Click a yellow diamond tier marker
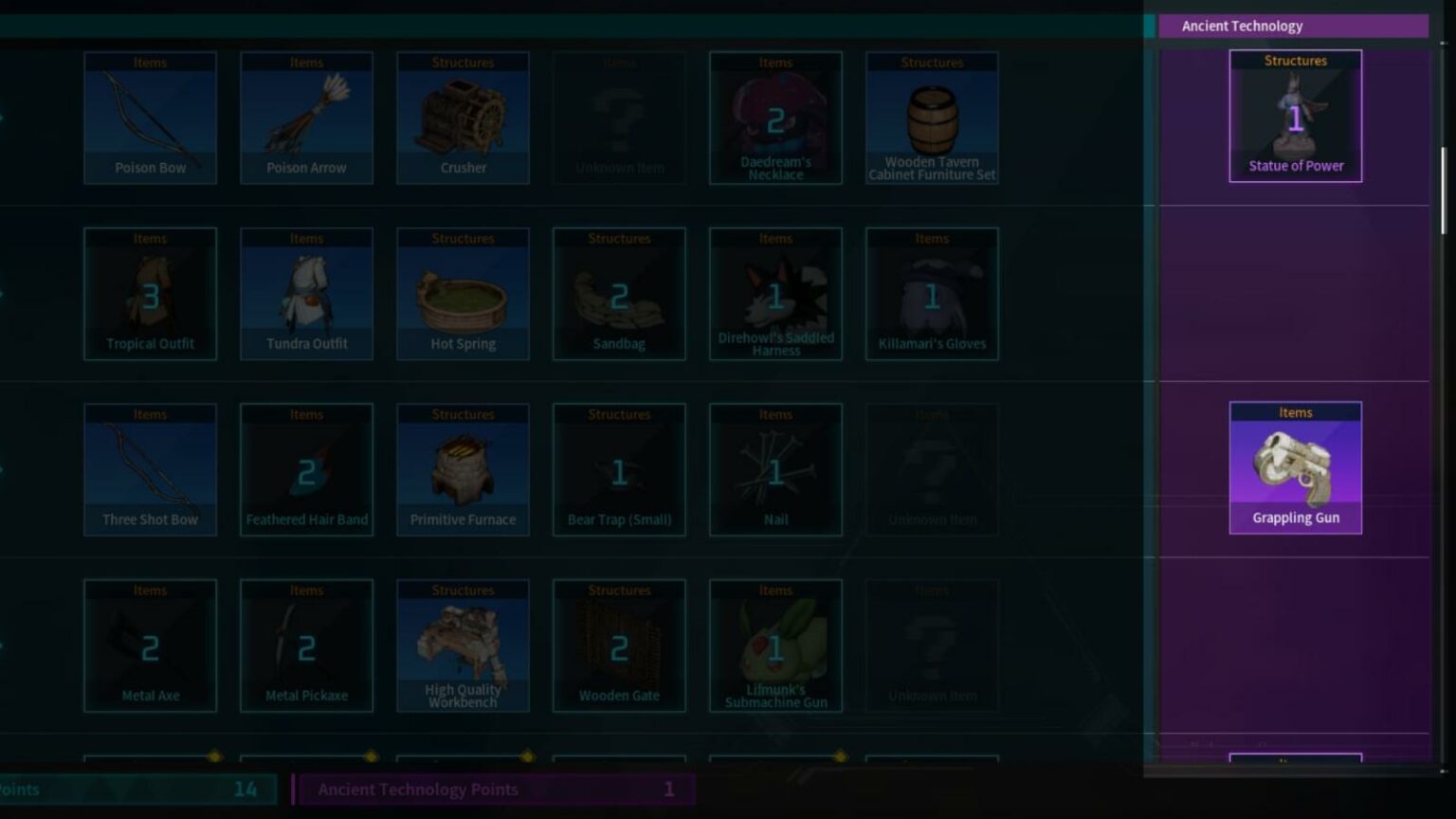Image resolution: width=1456 pixels, height=819 pixels. 213,755
